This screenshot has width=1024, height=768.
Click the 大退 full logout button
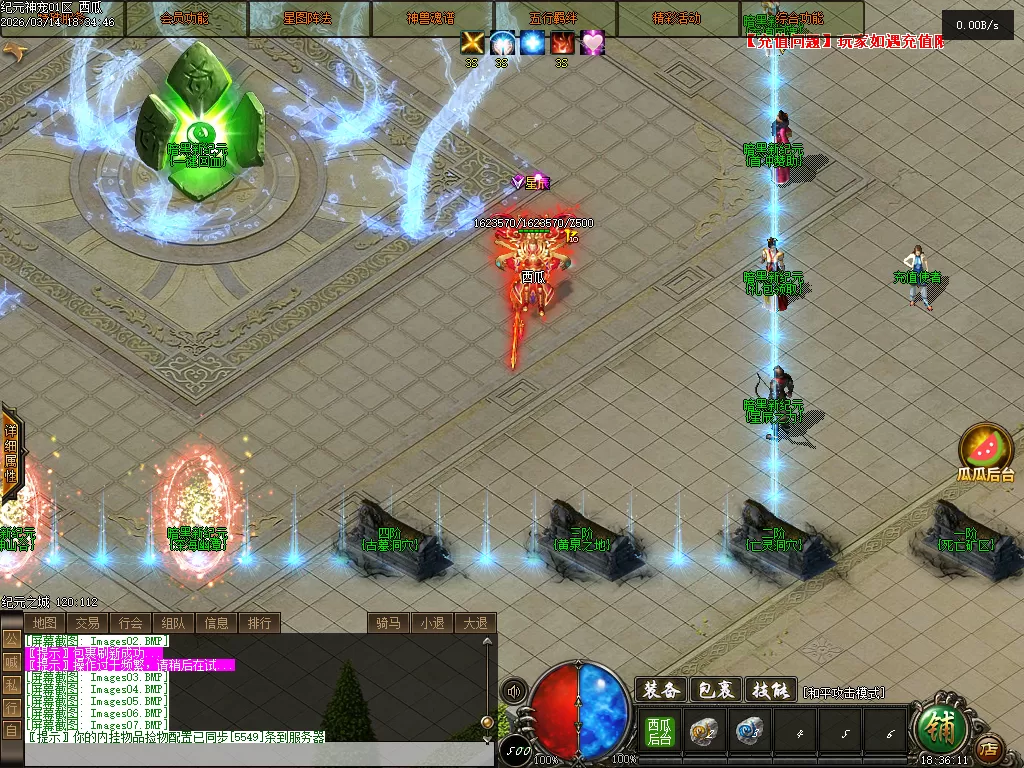point(475,623)
